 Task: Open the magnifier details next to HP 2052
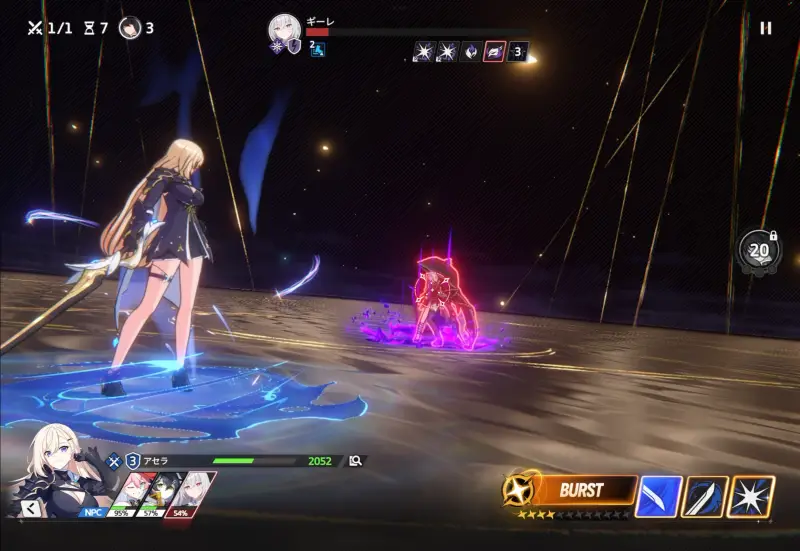pyautogui.click(x=355, y=461)
